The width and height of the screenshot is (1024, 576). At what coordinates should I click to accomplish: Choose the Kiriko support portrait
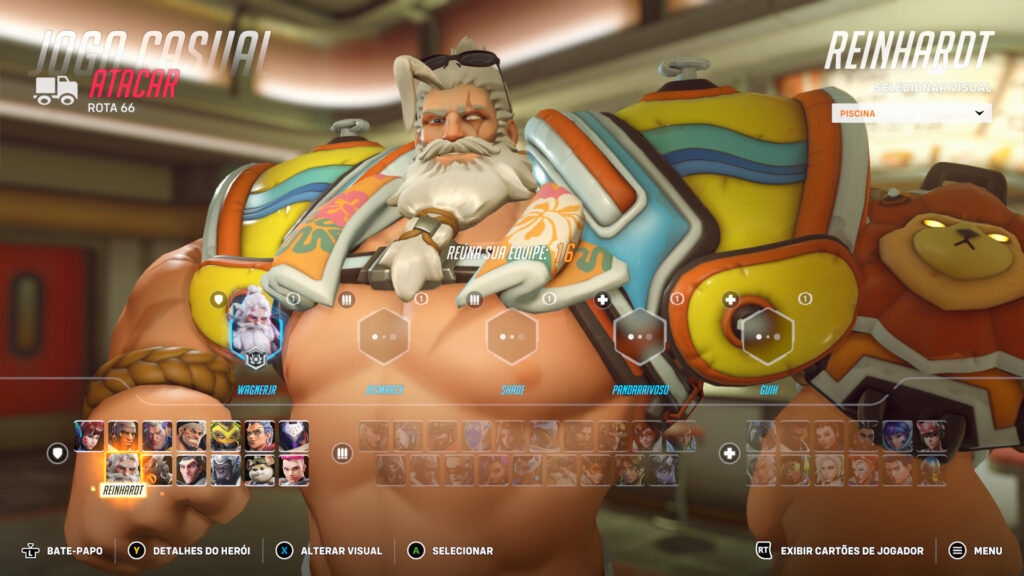click(x=931, y=436)
